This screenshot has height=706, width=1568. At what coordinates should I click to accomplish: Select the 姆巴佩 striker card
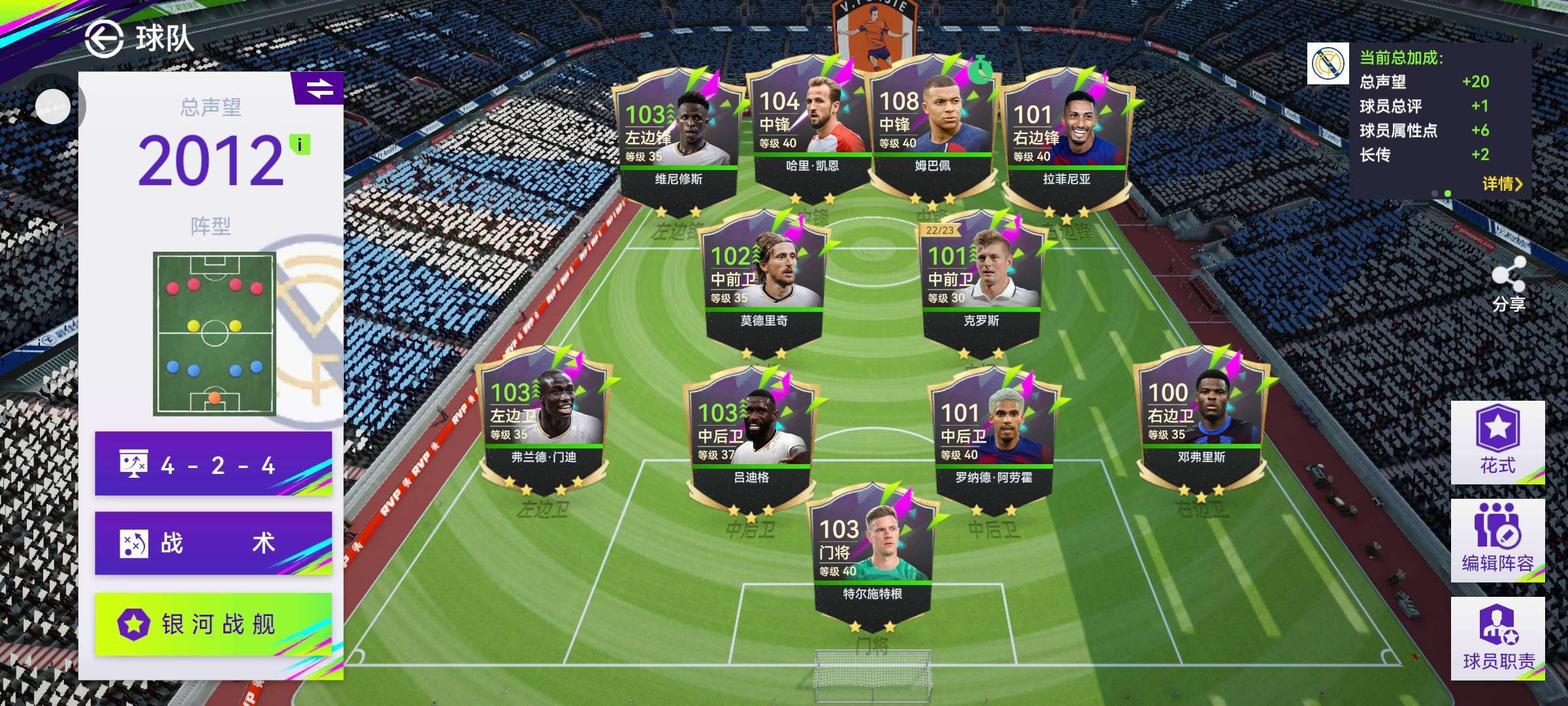click(x=932, y=131)
